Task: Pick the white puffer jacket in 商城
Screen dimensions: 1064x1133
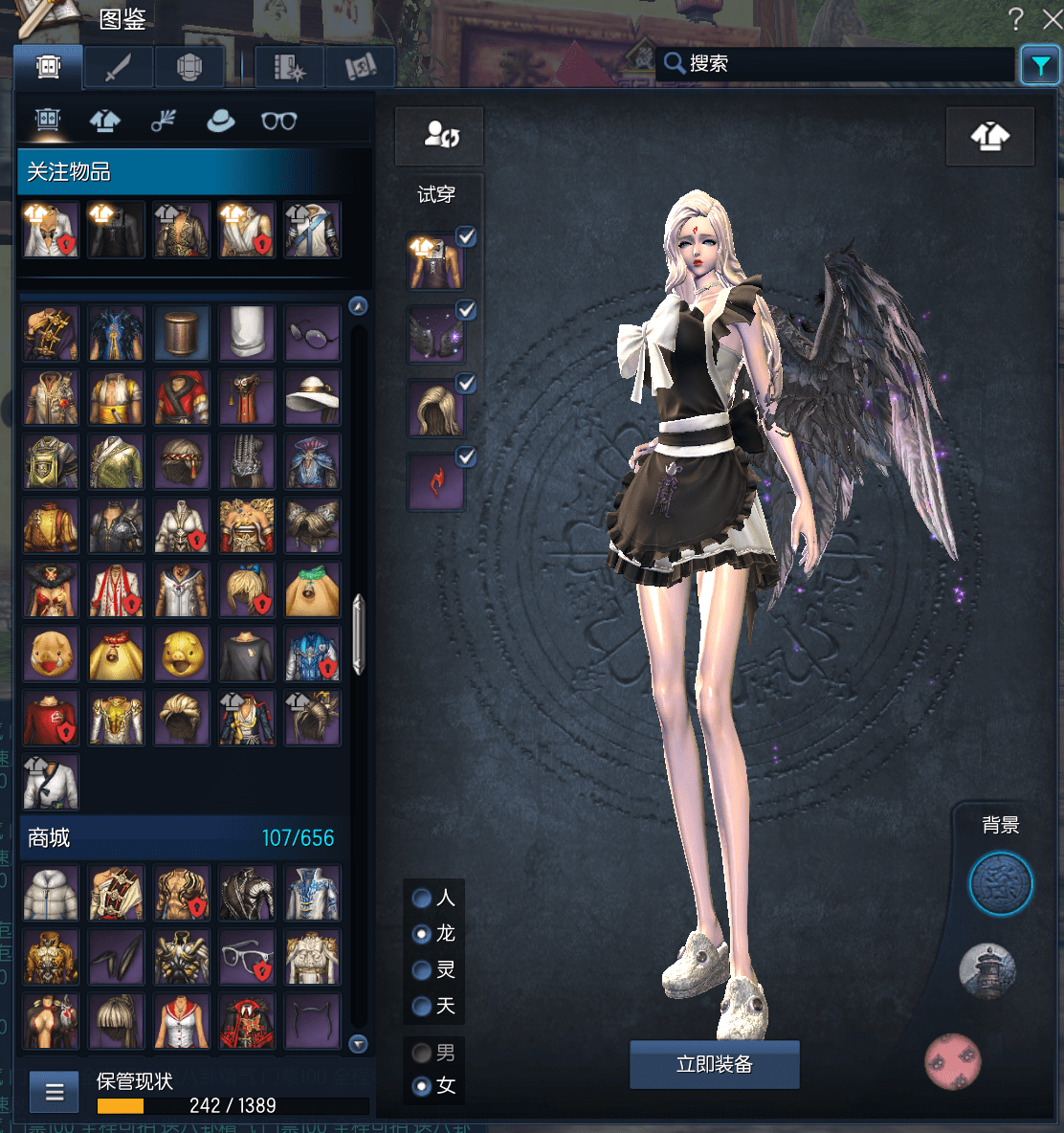Action: click(51, 893)
